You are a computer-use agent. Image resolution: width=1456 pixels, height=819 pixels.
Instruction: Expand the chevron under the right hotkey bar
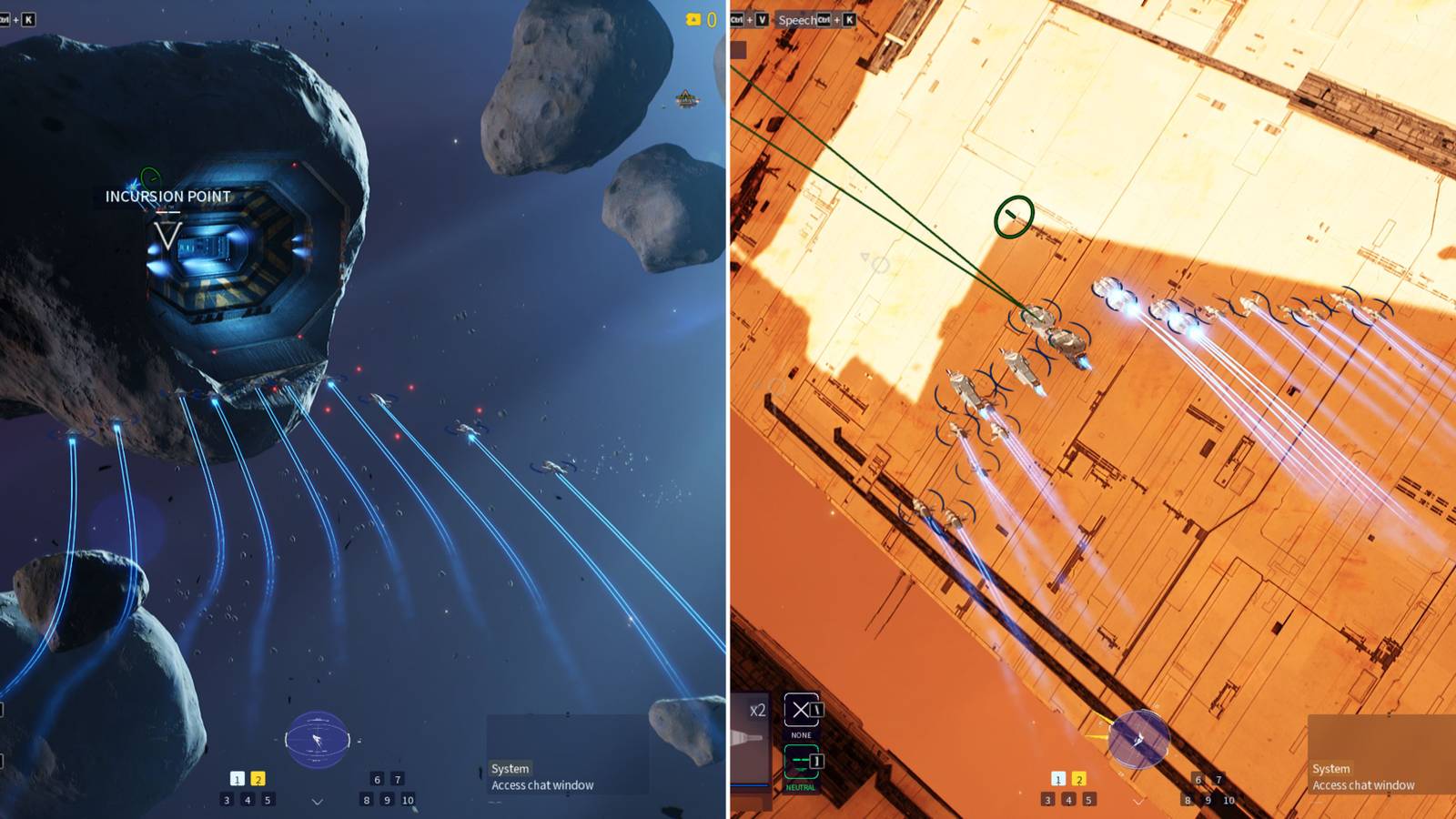pyautogui.click(x=1137, y=803)
